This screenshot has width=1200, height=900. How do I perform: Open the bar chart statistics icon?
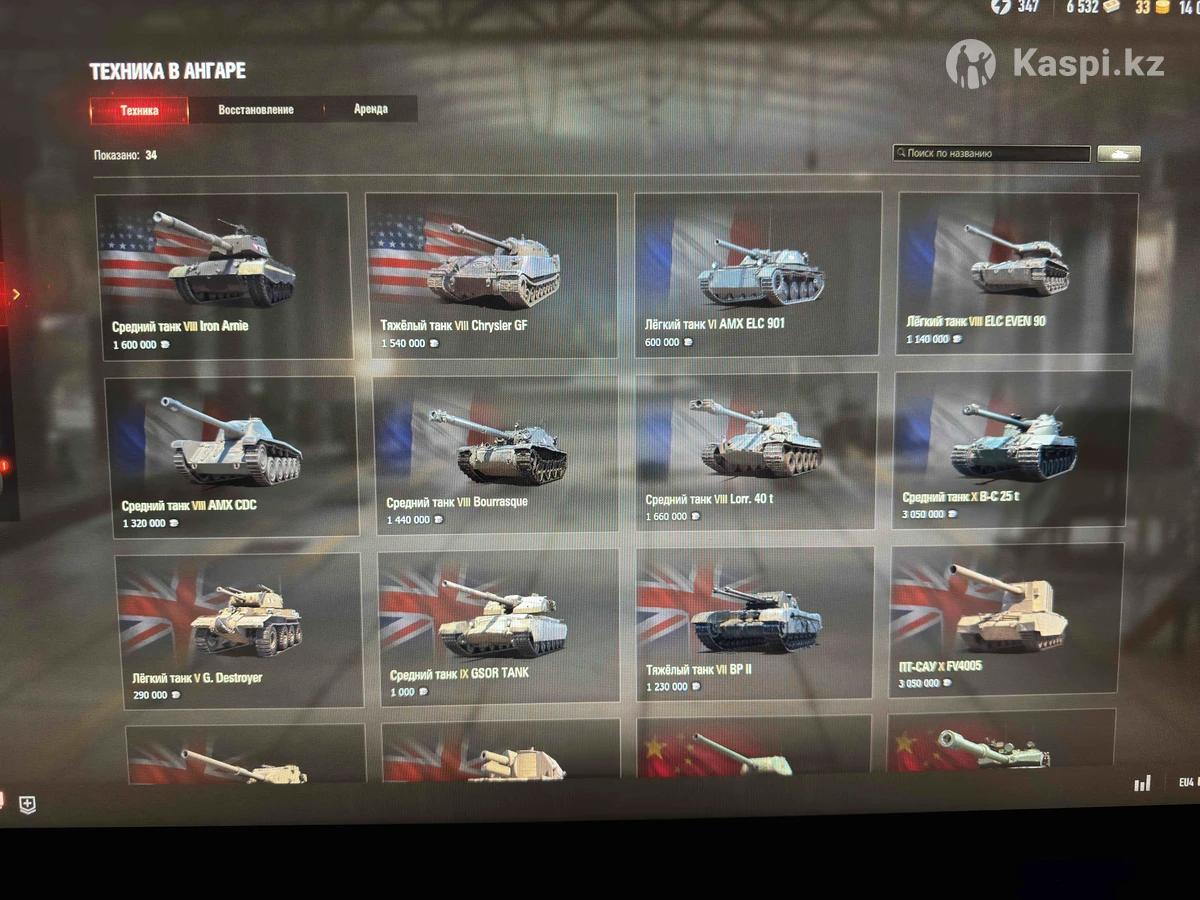tap(1142, 783)
